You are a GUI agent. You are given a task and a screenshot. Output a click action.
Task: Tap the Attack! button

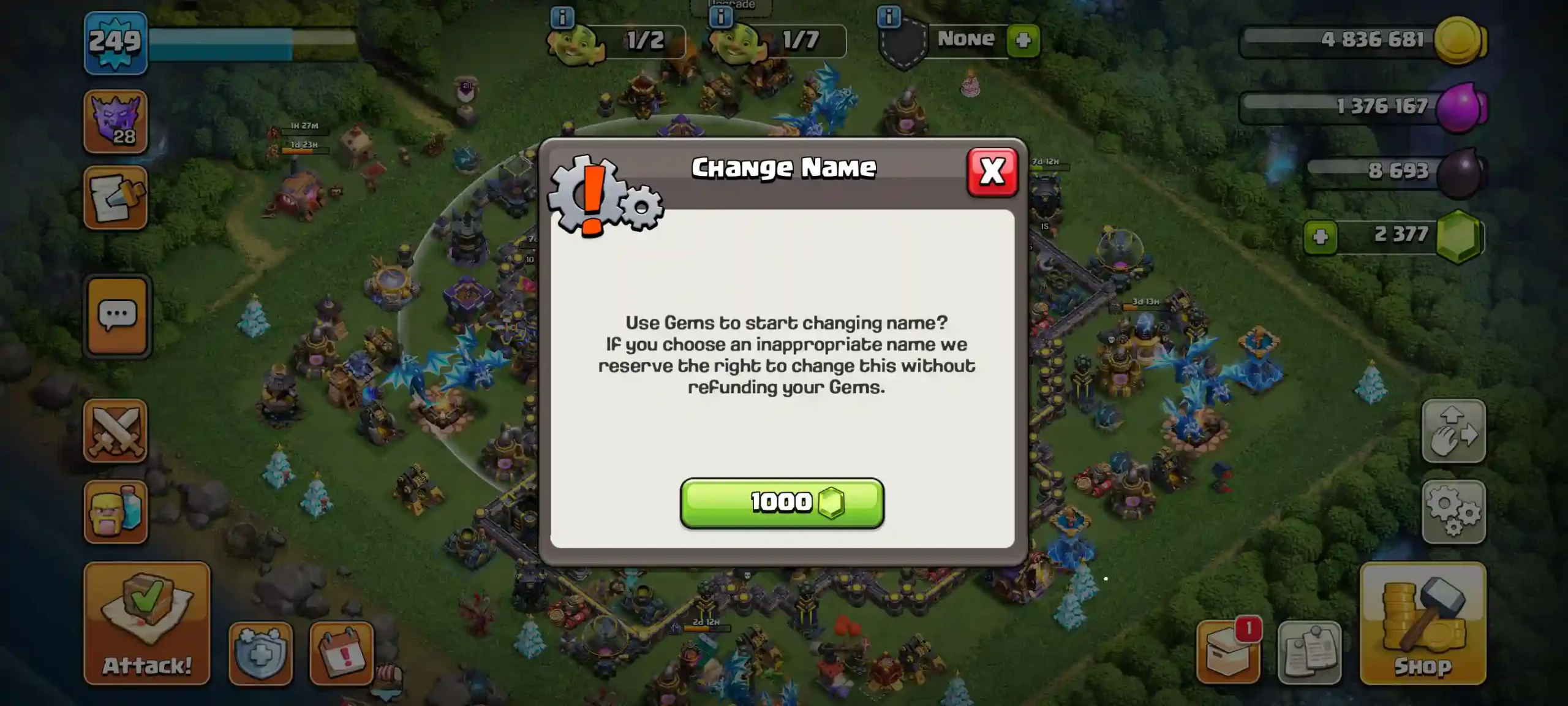(147, 623)
